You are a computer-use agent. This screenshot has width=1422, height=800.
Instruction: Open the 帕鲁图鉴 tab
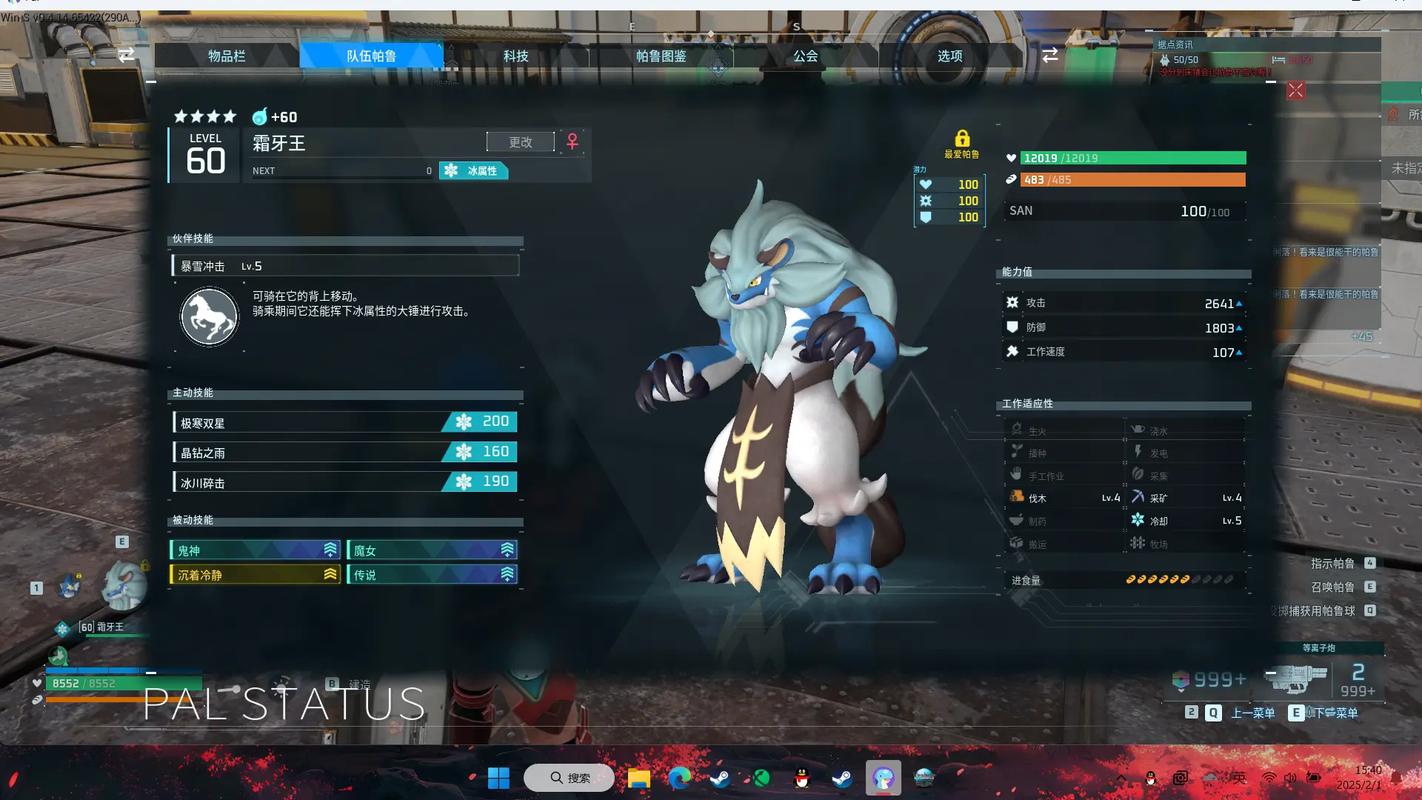(661, 56)
